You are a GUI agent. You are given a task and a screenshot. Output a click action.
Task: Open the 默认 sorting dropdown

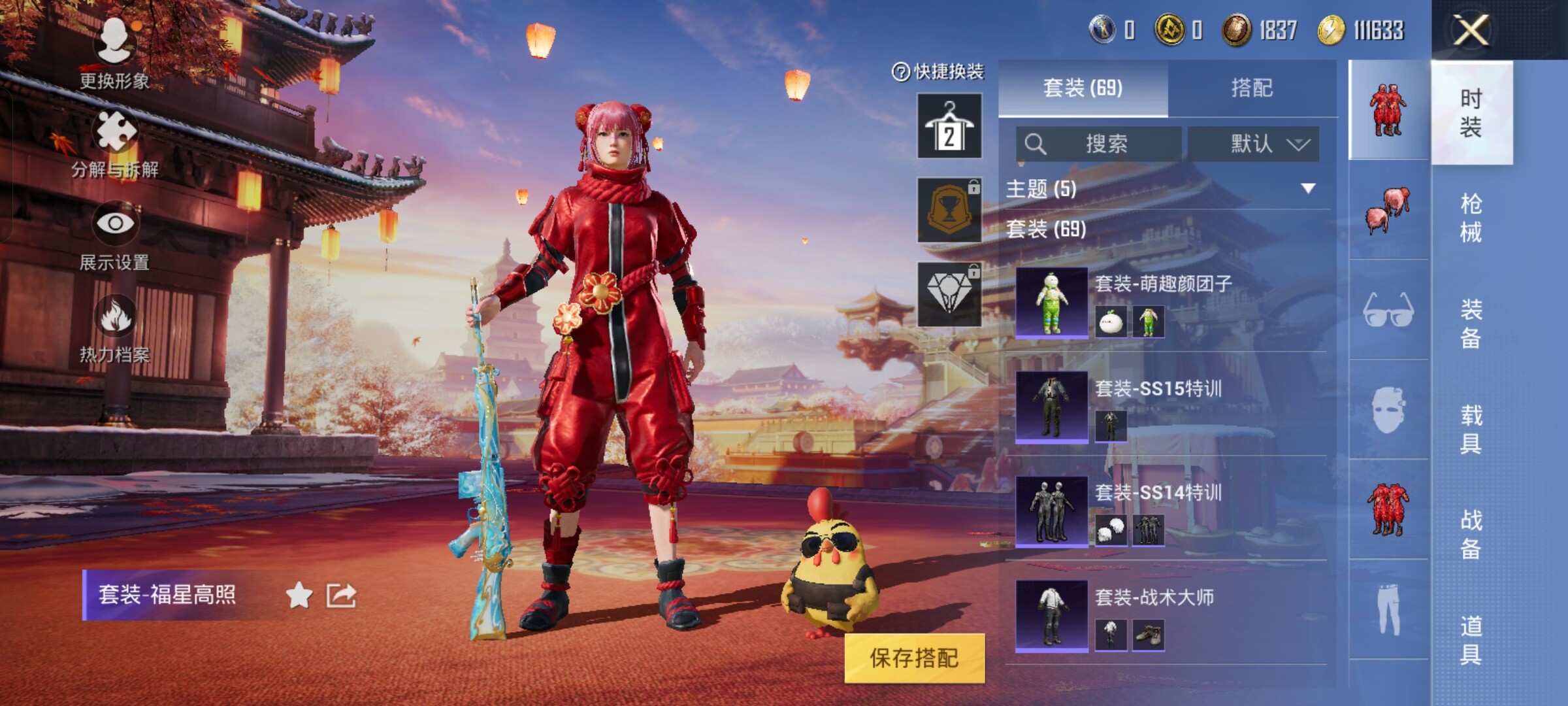(x=1253, y=144)
